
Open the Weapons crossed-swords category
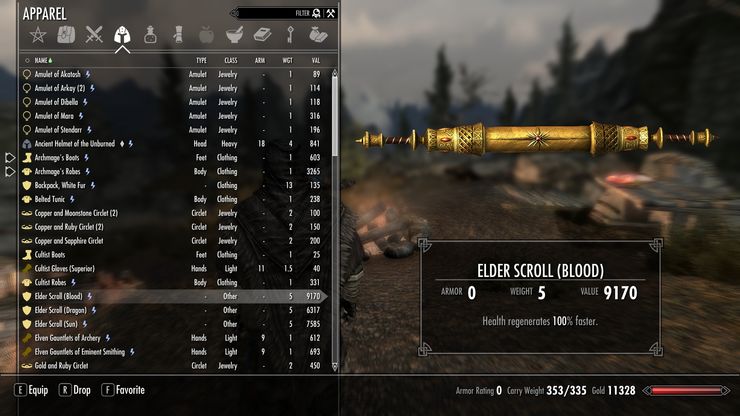click(x=94, y=36)
